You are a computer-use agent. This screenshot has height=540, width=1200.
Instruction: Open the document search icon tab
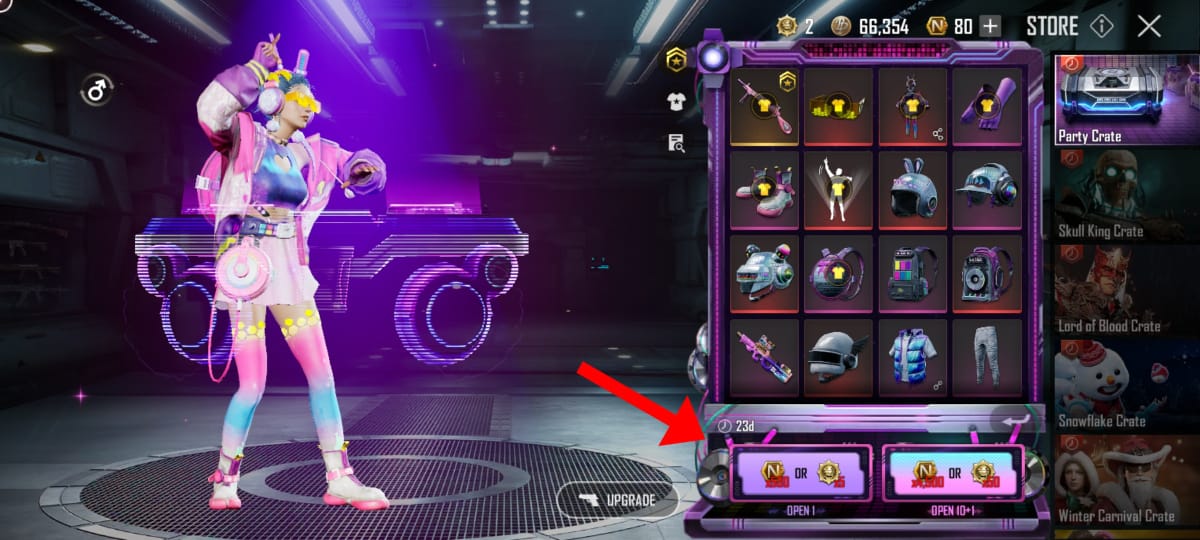pos(677,143)
